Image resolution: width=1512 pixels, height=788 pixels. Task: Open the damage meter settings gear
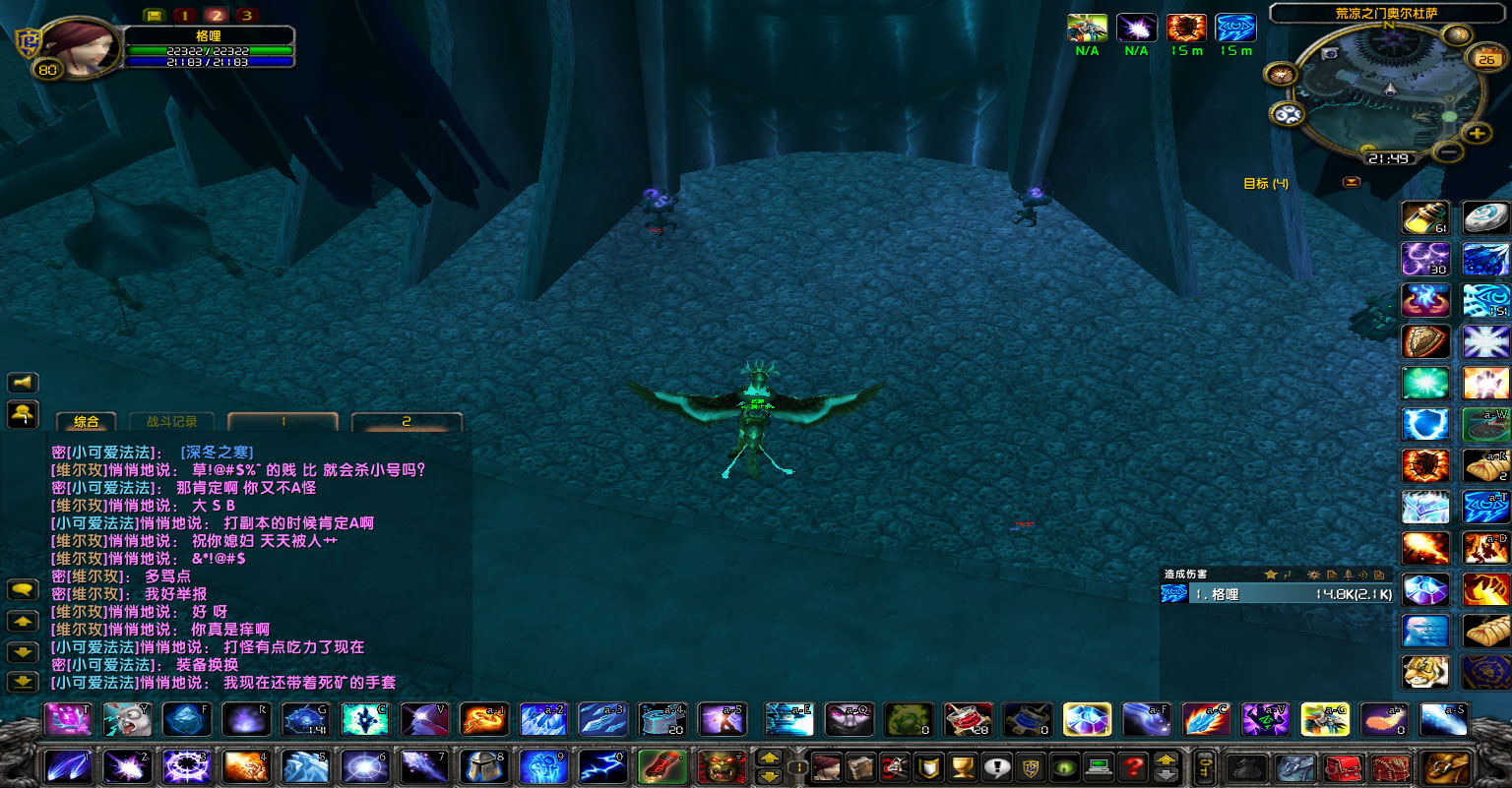[x=1314, y=575]
